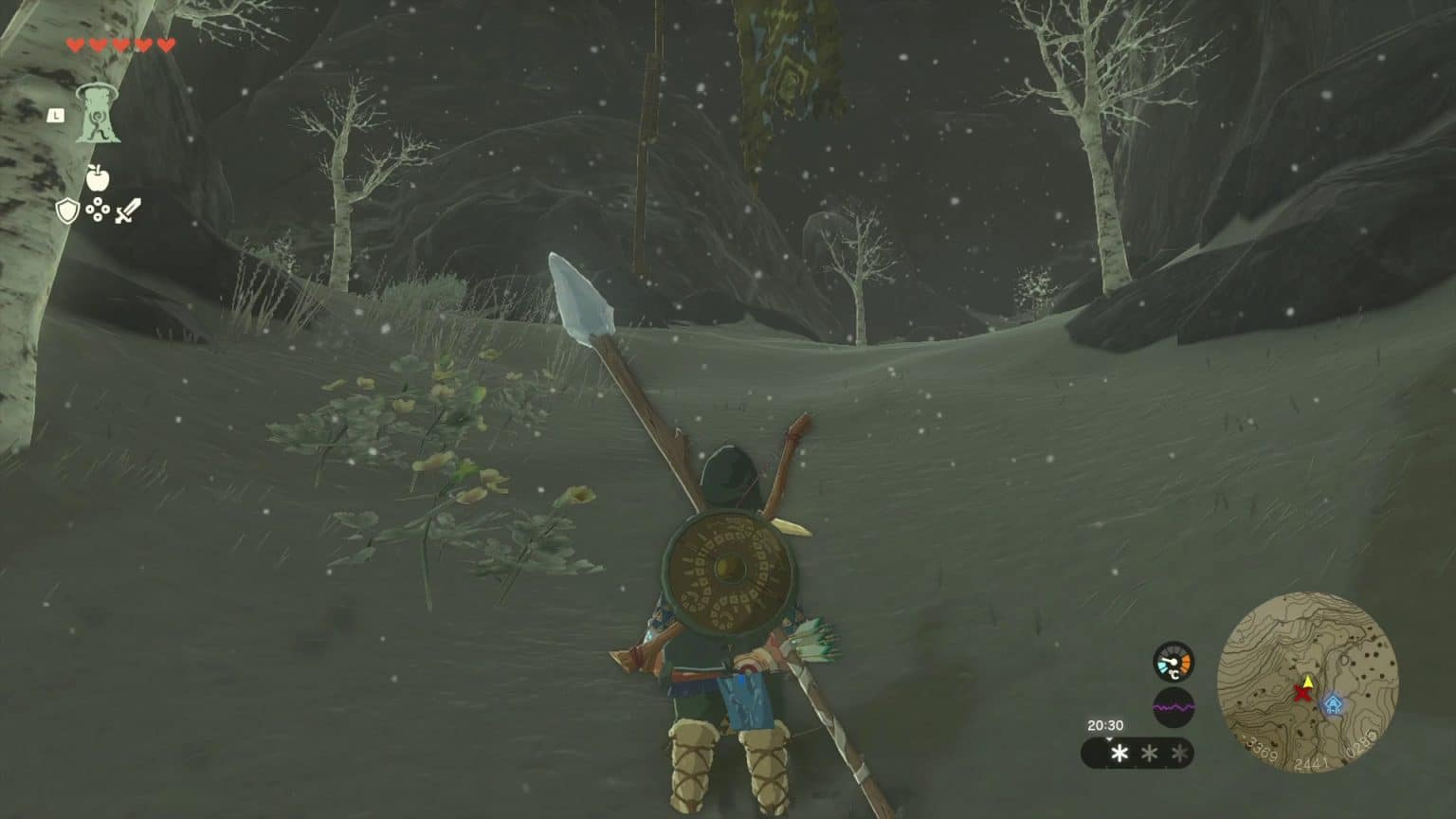Click the blue shrine icon on the minimap
Viewport: 1456px width, 819px height.
[x=1334, y=703]
